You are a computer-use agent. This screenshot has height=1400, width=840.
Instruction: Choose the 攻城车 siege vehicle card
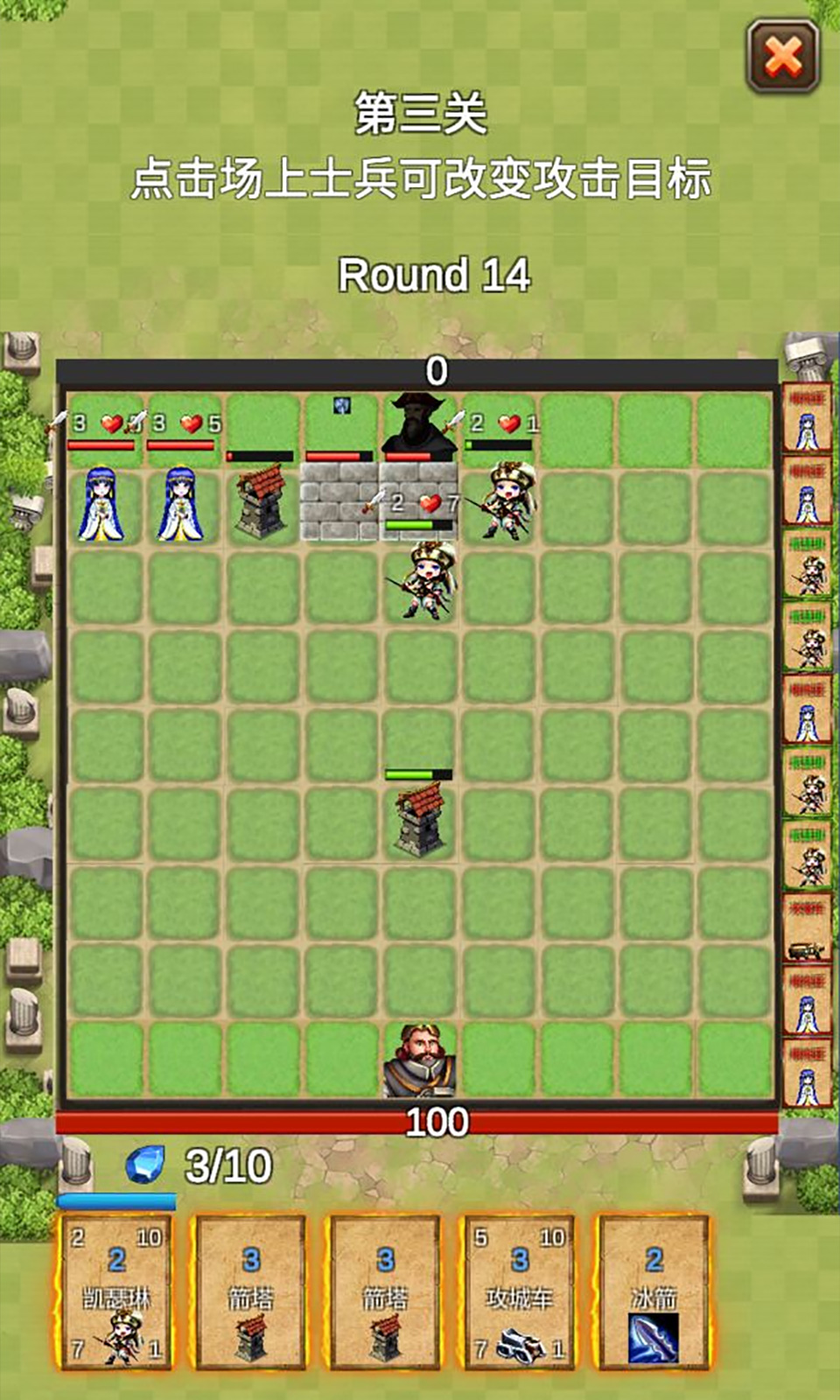(519, 1291)
